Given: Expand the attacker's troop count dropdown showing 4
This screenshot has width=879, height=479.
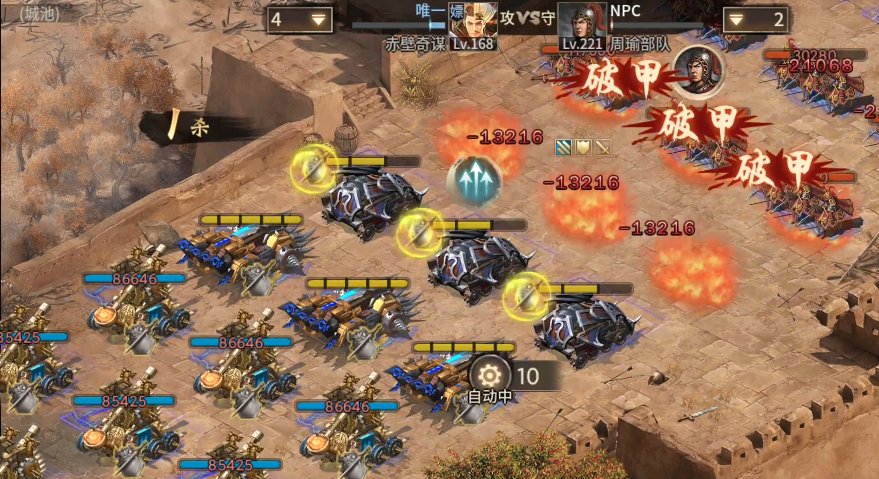Looking at the screenshot, I should 300,19.
